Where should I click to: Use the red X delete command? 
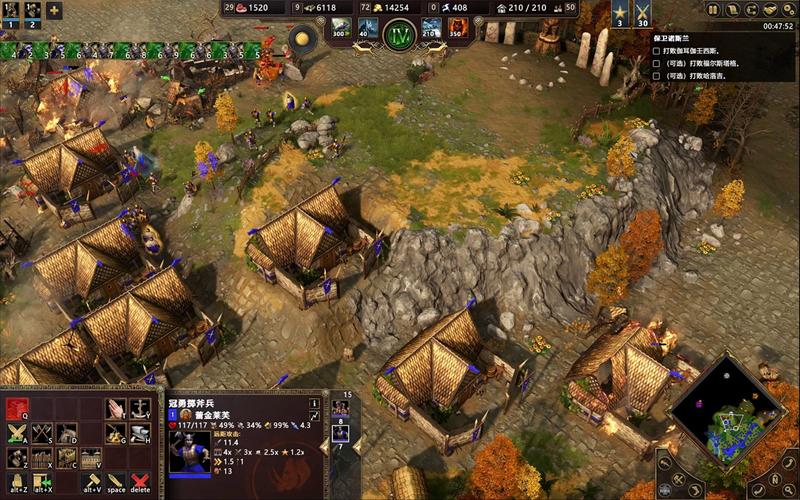coord(141,483)
